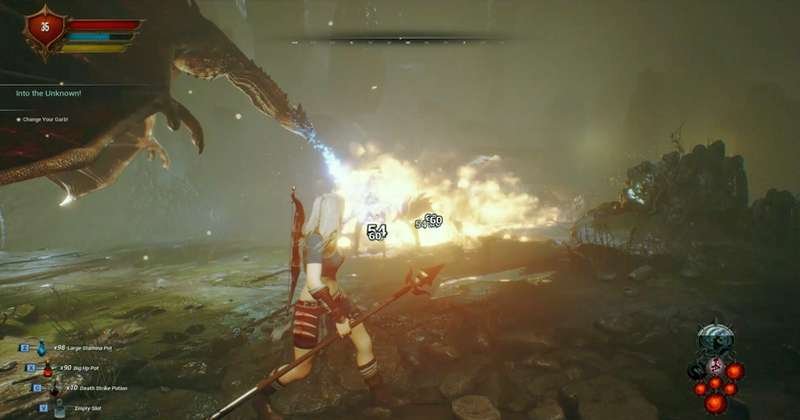The width and height of the screenshot is (800, 420).
Task: Select the Death Strike Potion slot
Action: (53, 388)
